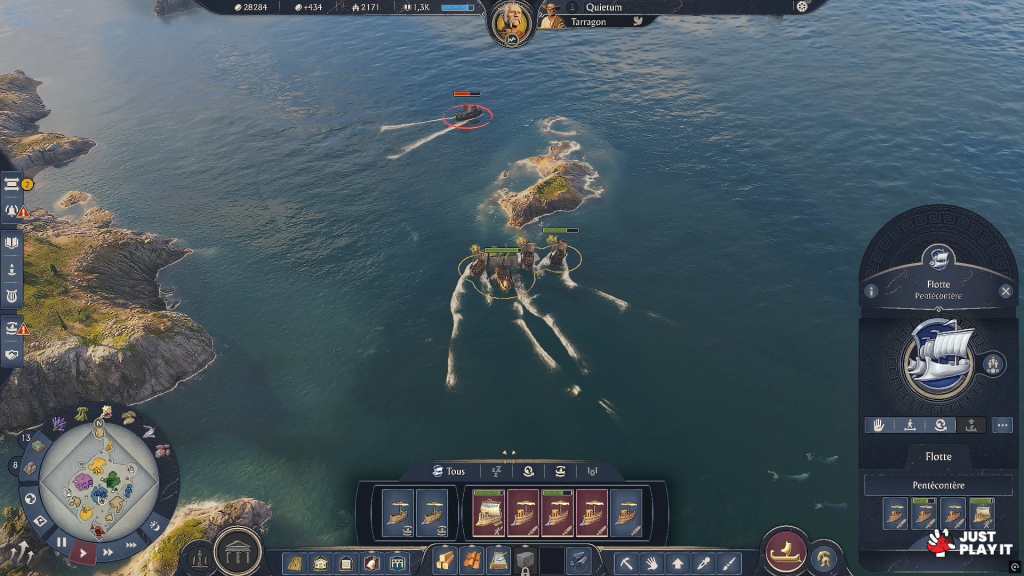Open the leader portrait at top center

click(511, 21)
